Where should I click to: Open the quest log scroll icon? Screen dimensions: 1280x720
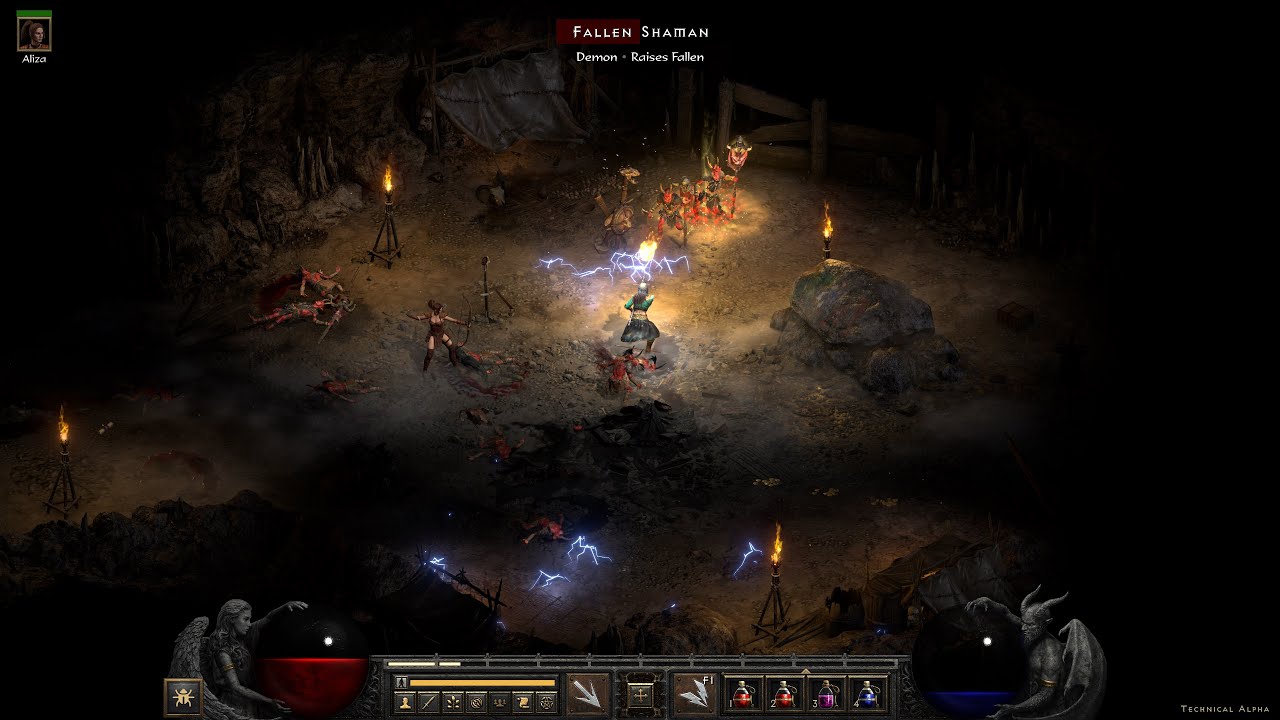pyautogui.click(x=522, y=702)
